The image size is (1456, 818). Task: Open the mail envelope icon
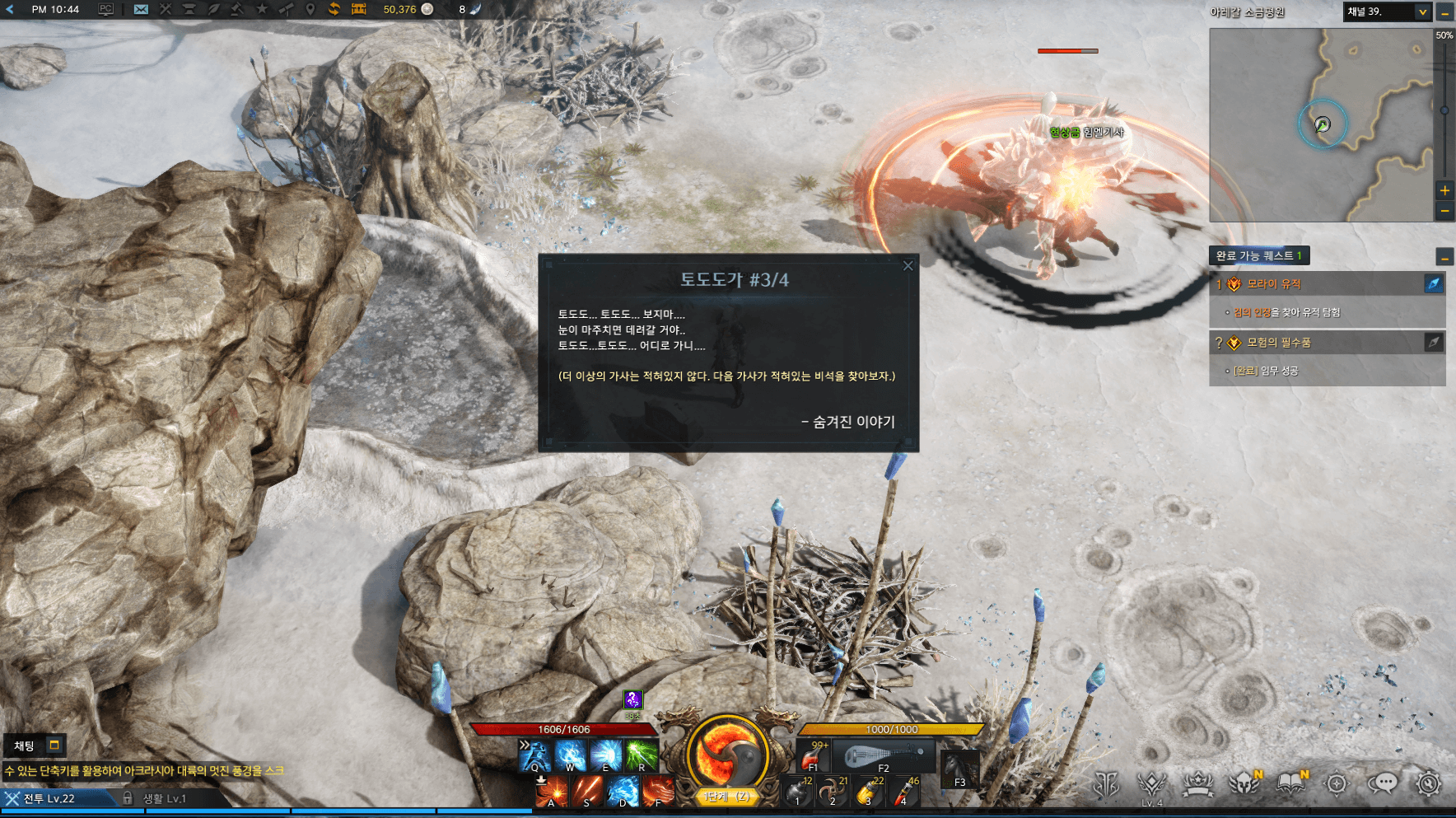[141, 9]
